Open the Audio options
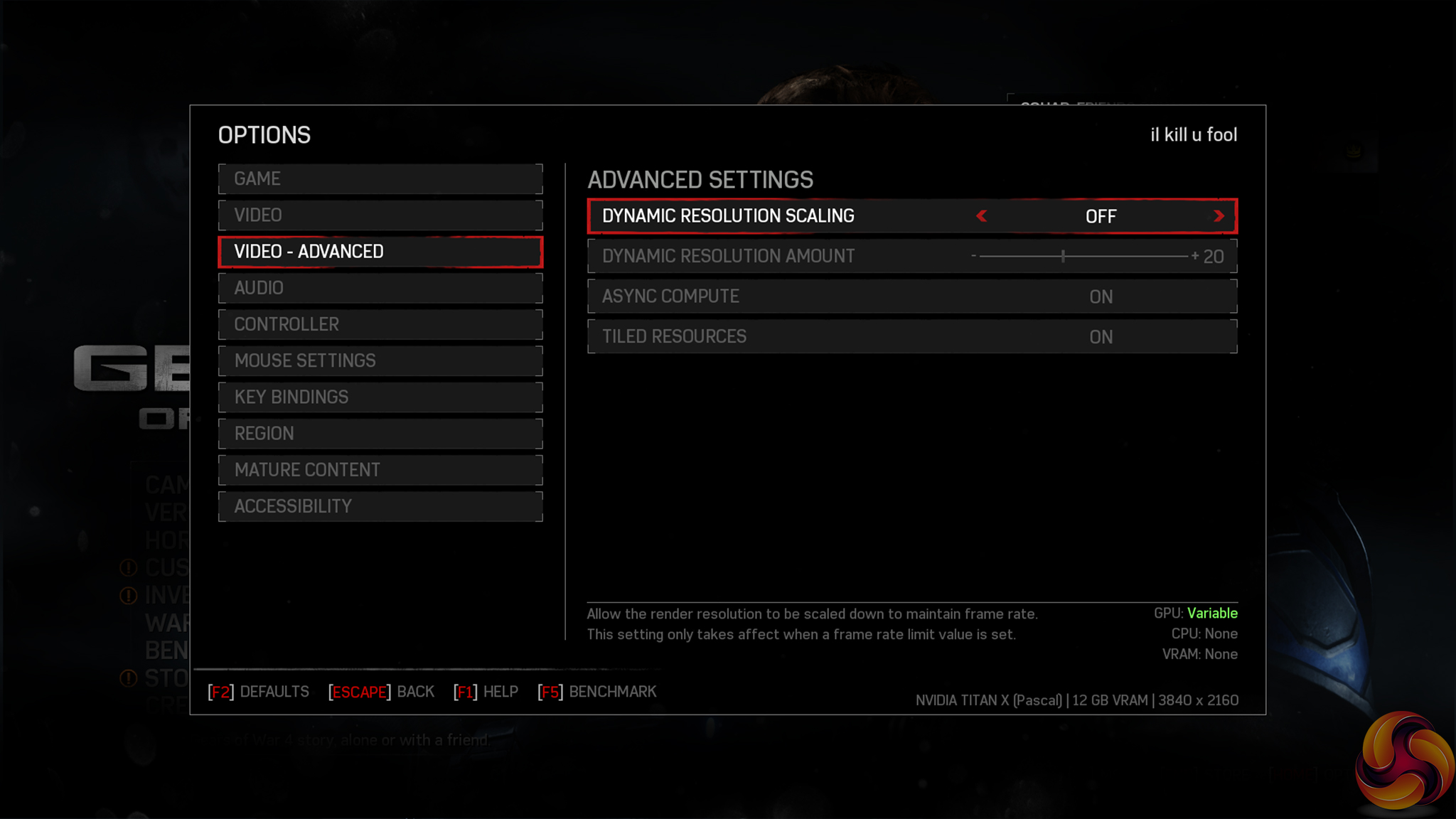Screen dimensions: 1456x819 click(380, 288)
